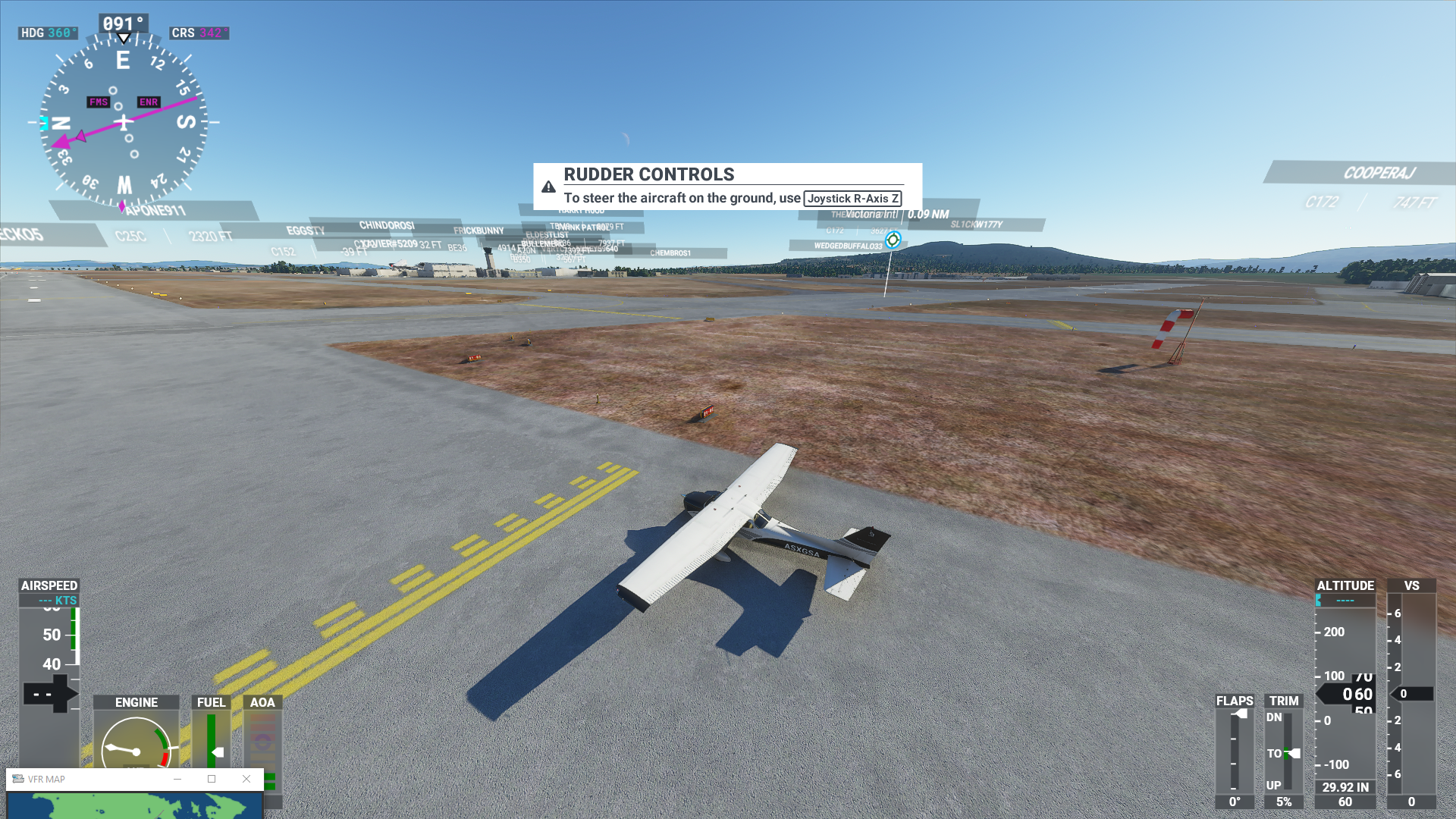1456x819 pixels.
Task: Maximize the VFR MAP window
Action: [x=212, y=779]
